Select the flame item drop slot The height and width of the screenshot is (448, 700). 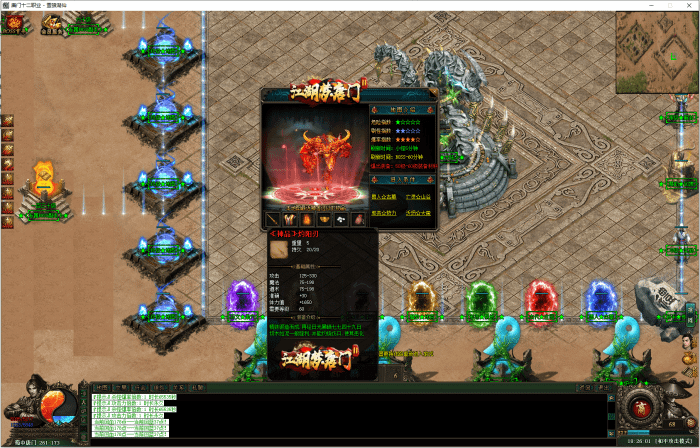(x=307, y=219)
